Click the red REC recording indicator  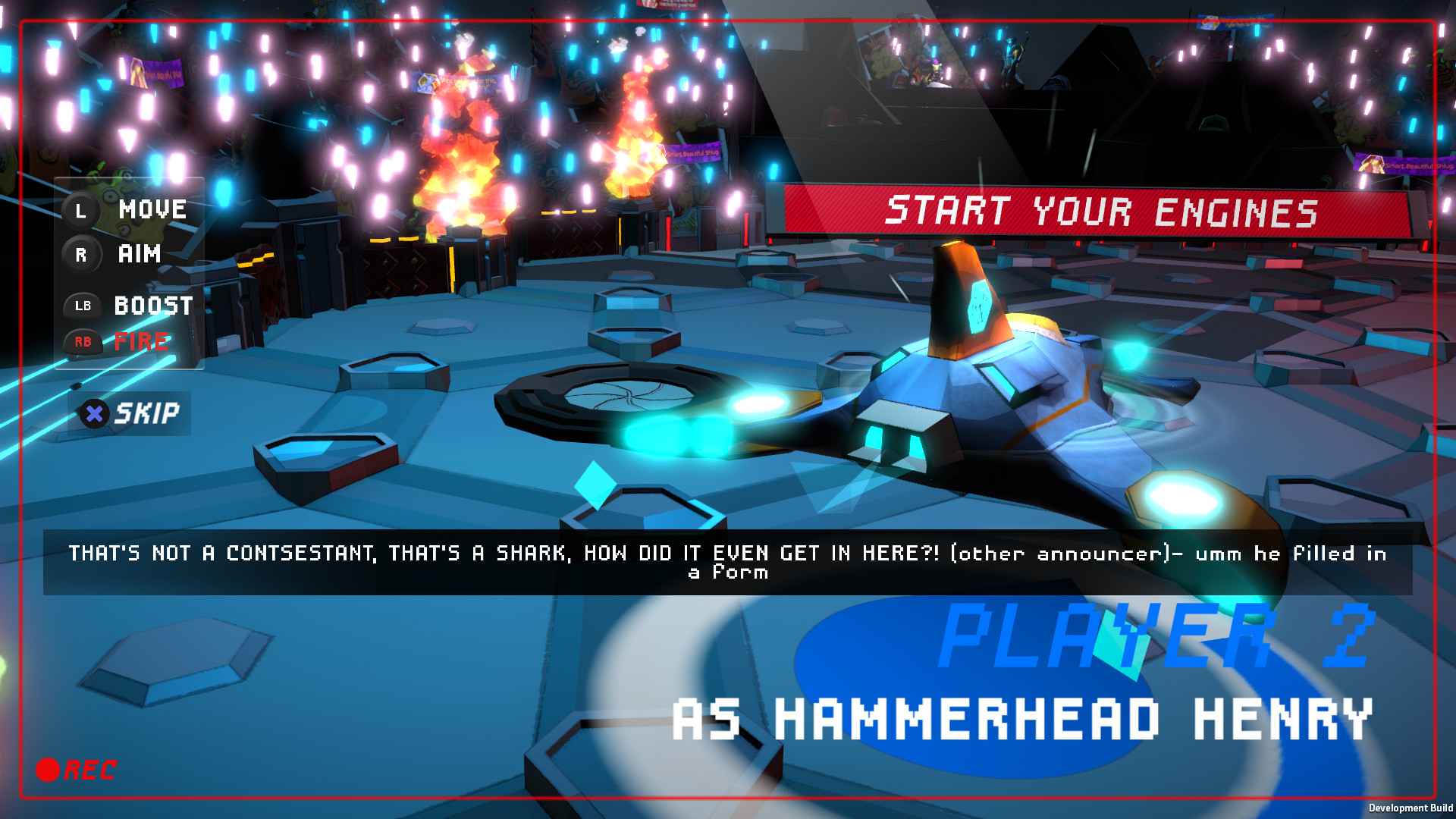[x=76, y=770]
